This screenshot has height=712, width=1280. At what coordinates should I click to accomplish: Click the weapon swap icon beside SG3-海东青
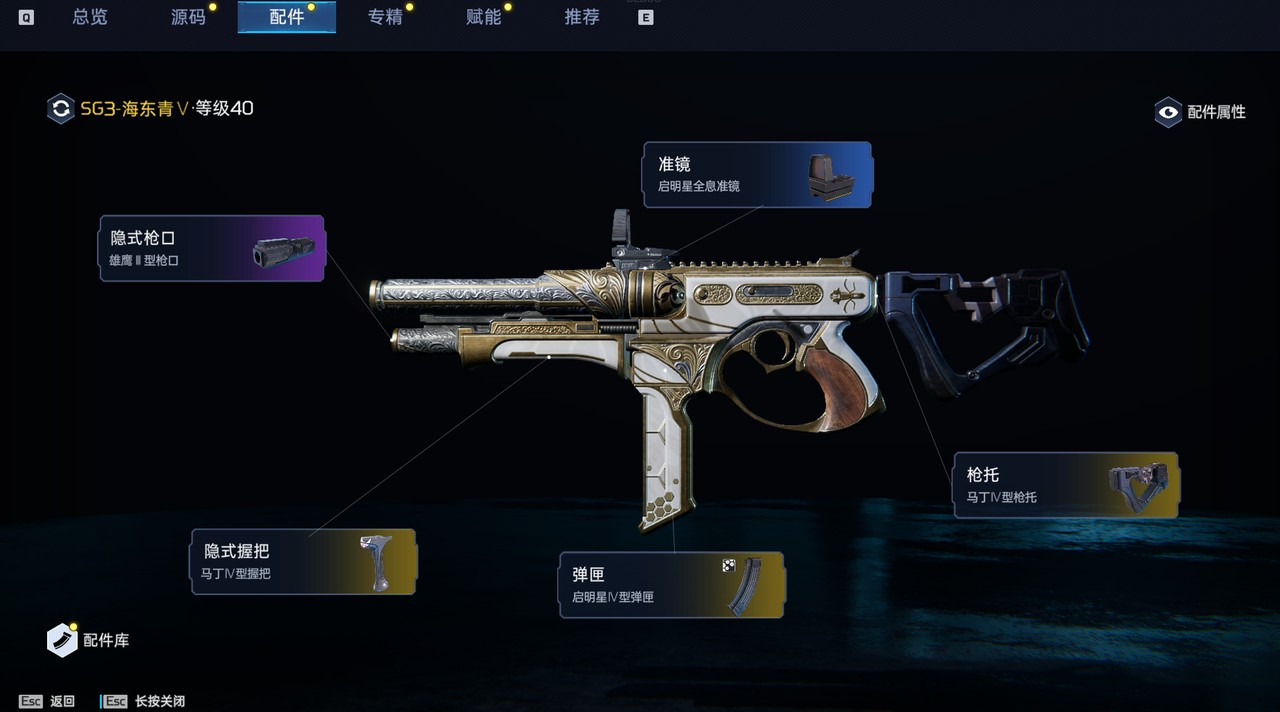(x=61, y=108)
